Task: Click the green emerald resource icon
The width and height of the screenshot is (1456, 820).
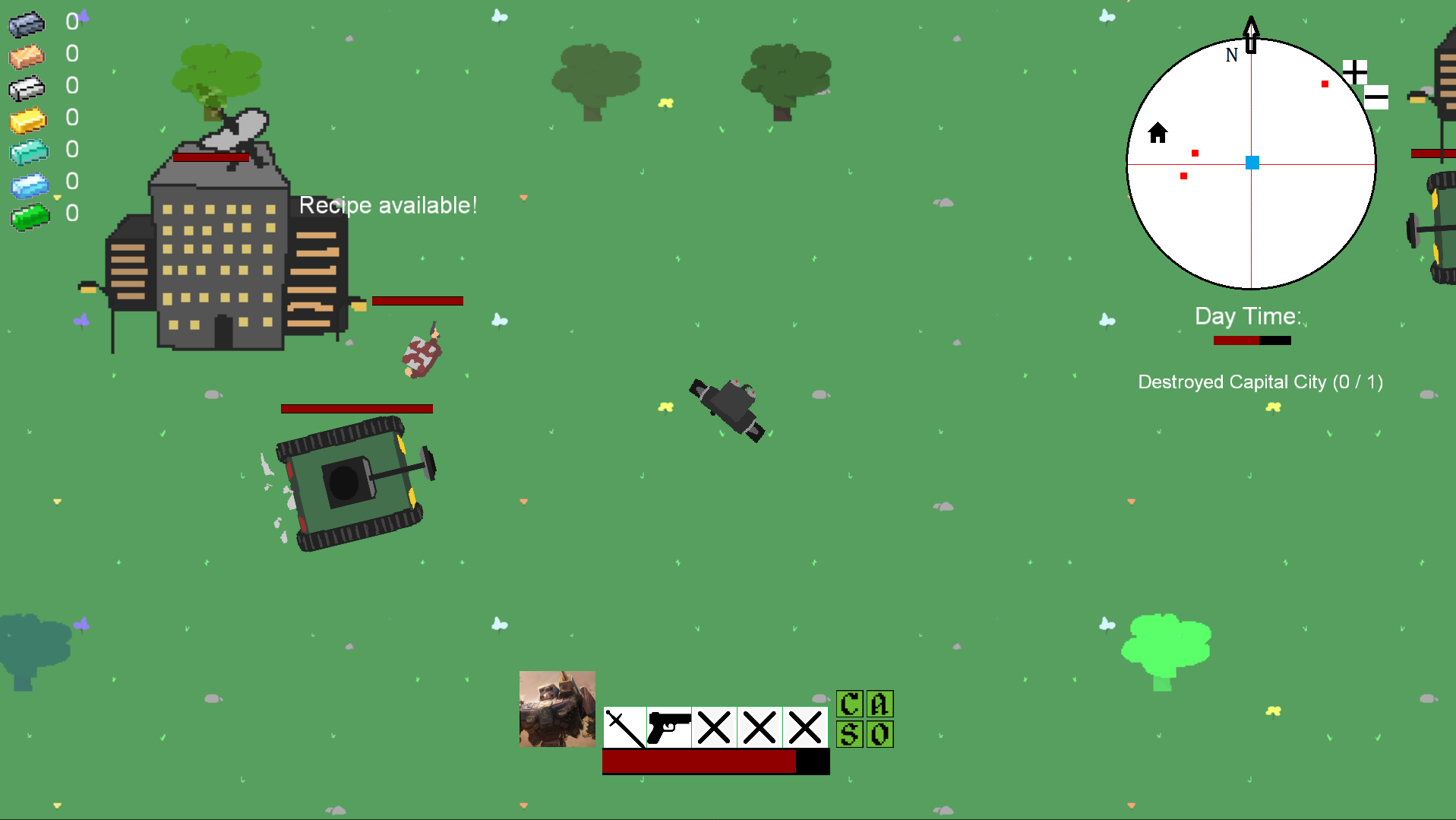Action: [30, 217]
